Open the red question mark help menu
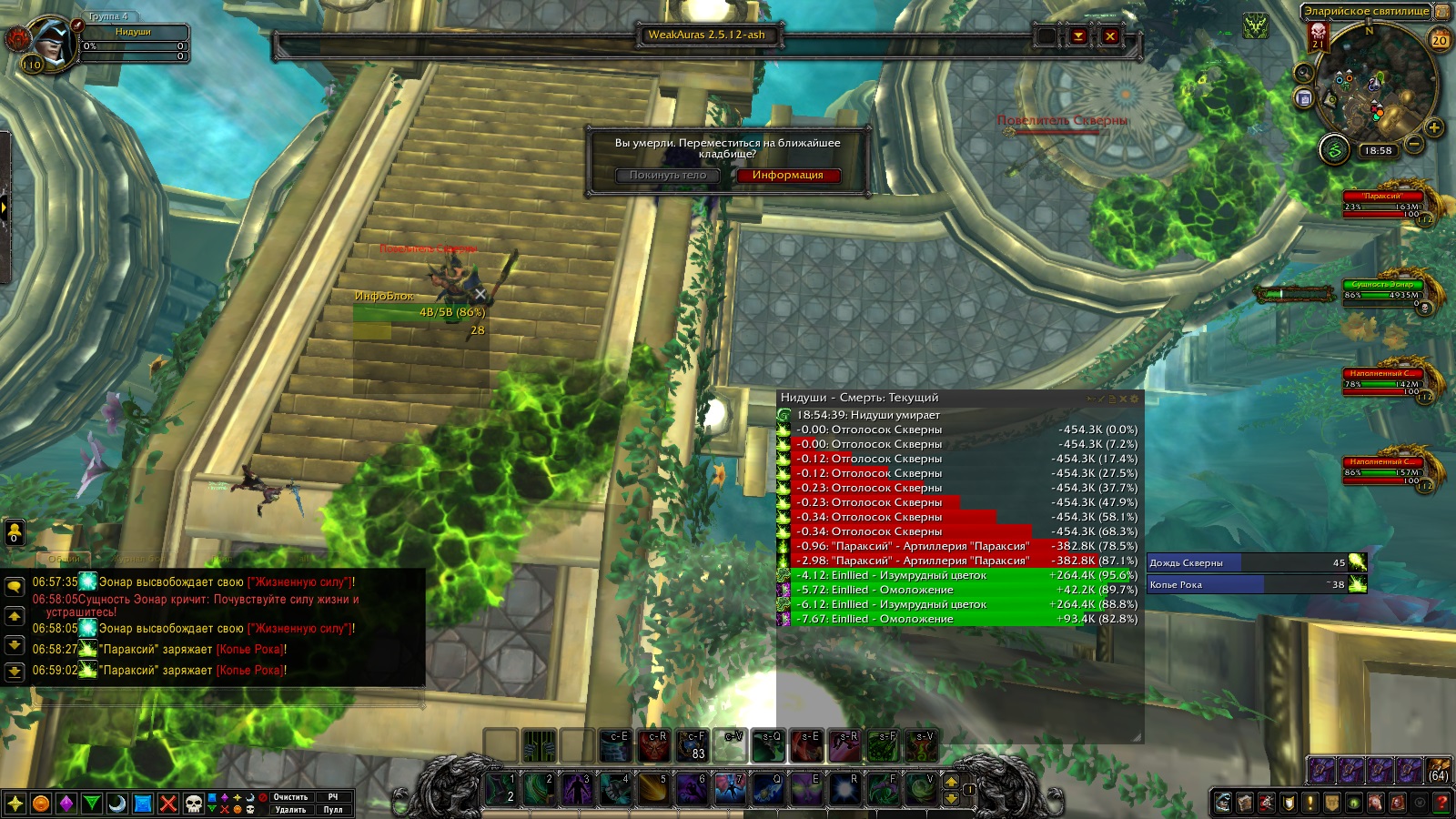The image size is (1456, 819). tap(1441, 803)
